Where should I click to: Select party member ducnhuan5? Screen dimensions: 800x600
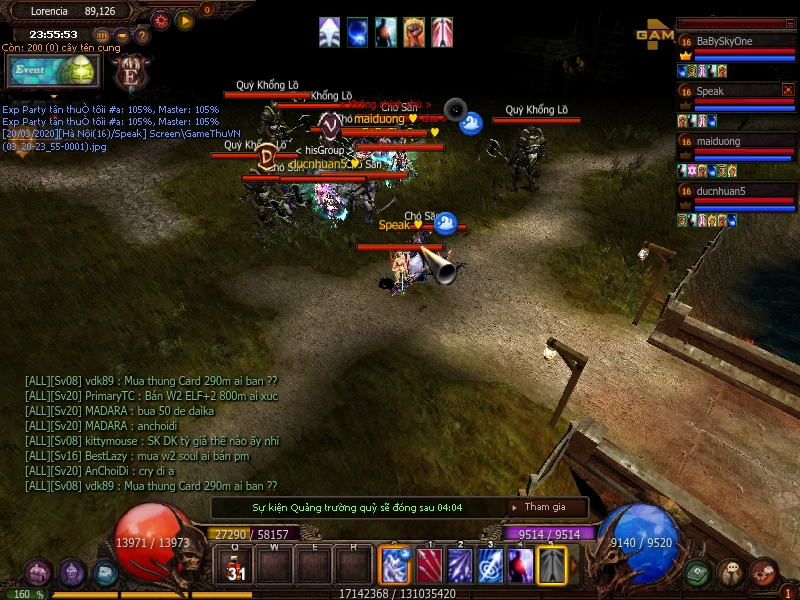[x=738, y=191]
